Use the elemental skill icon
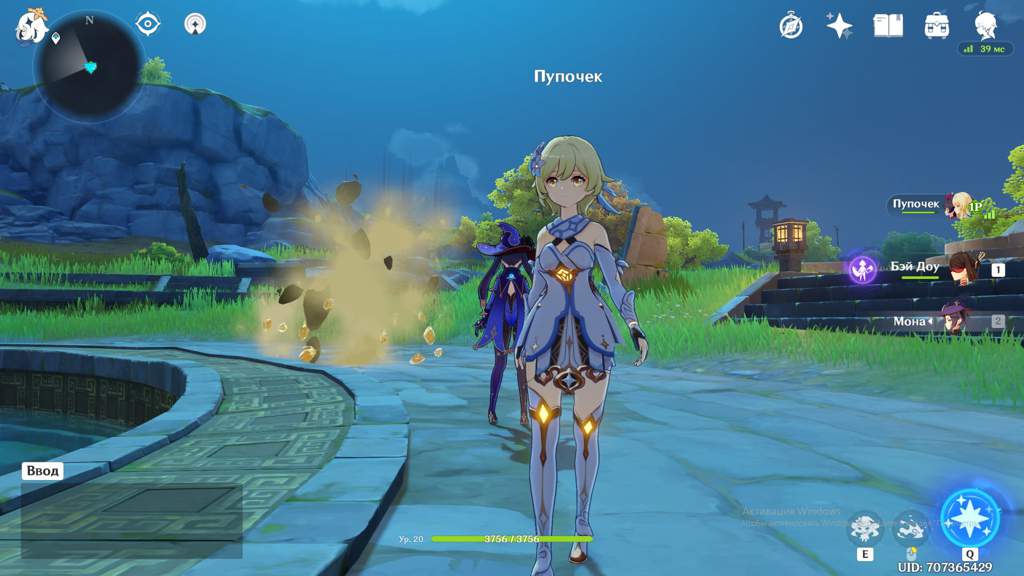1024x576 pixels. (865, 527)
